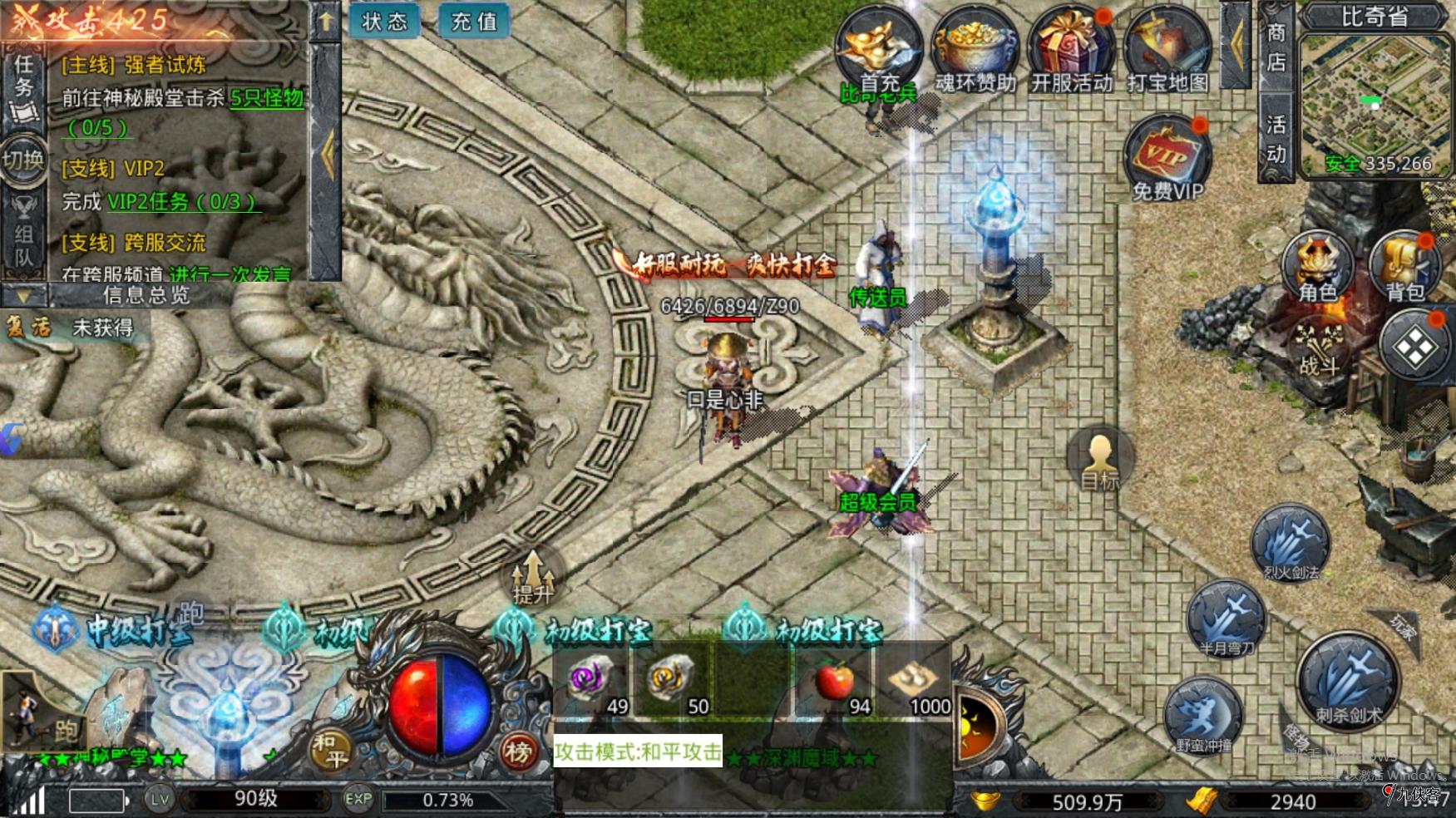Open the 首充 first-recharge gold icon

(x=879, y=48)
